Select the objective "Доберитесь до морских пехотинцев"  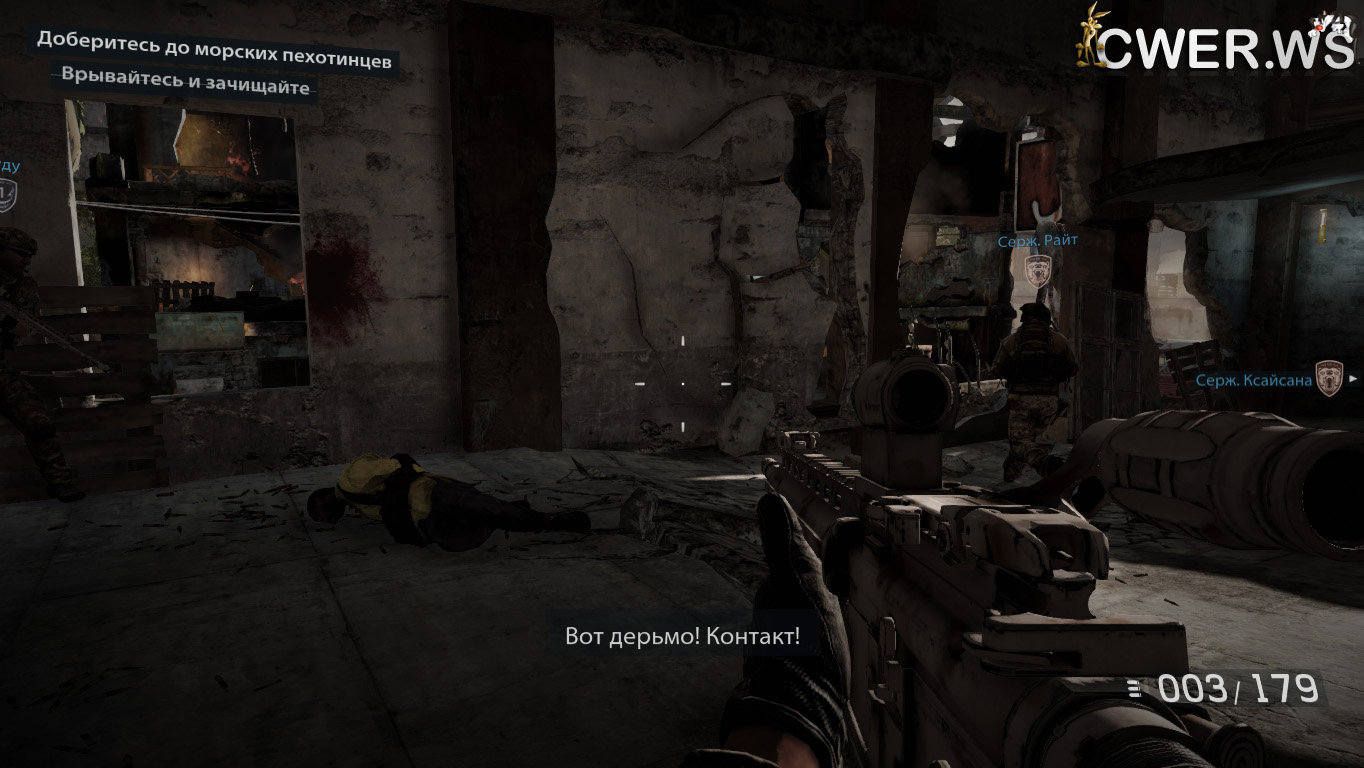coord(214,51)
